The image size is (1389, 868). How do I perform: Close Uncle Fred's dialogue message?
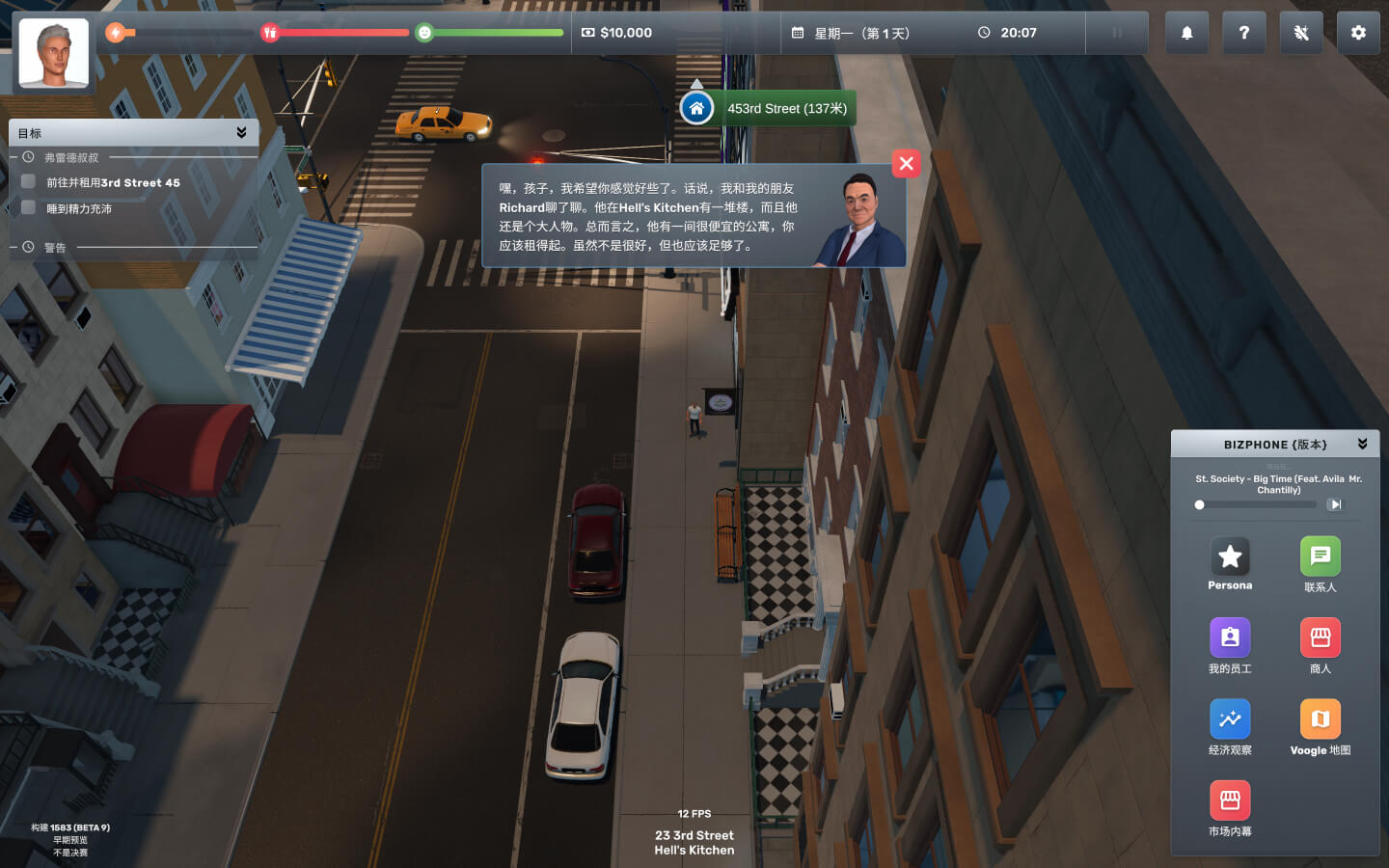click(x=906, y=164)
